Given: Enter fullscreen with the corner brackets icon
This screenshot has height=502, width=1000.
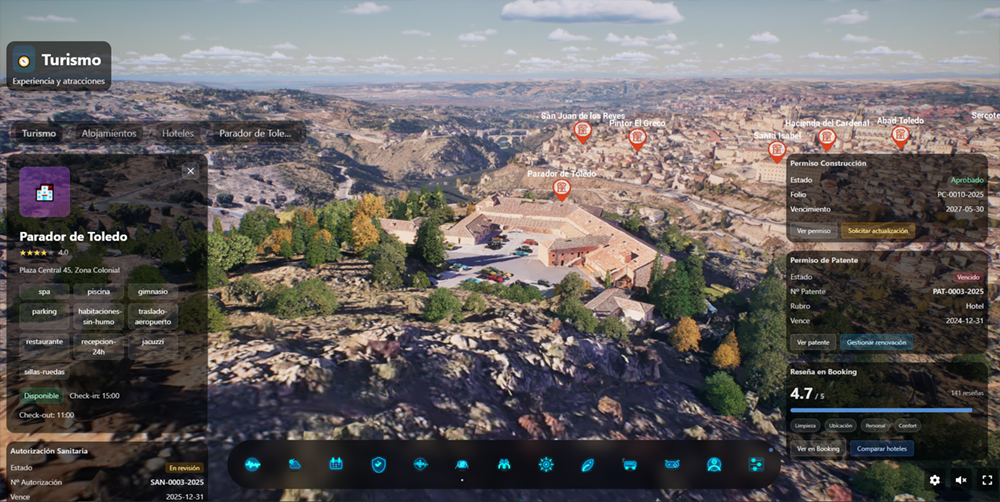Looking at the screenshot, I should click(987, 480).
